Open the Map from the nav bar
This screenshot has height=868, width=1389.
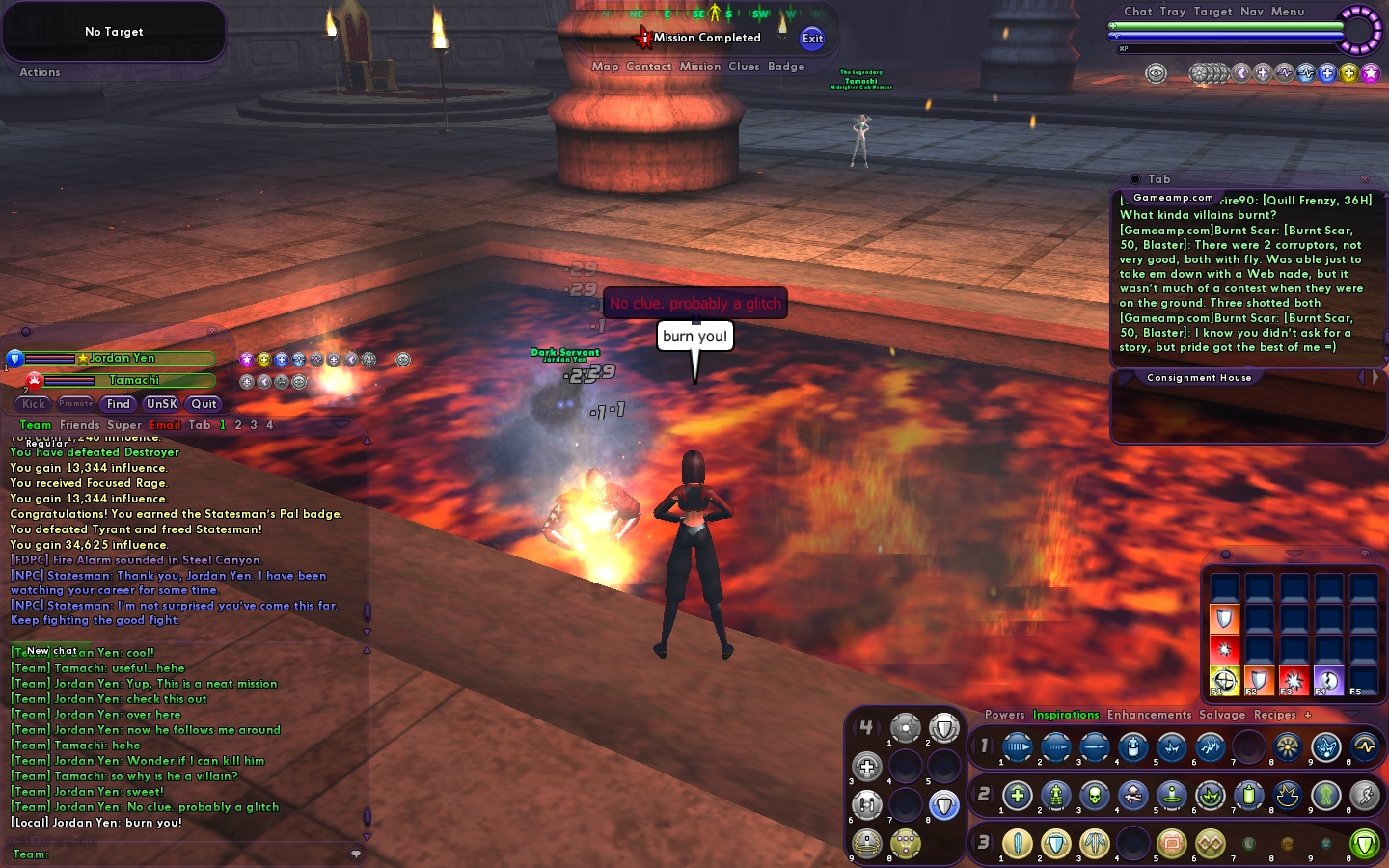[605, 67]
